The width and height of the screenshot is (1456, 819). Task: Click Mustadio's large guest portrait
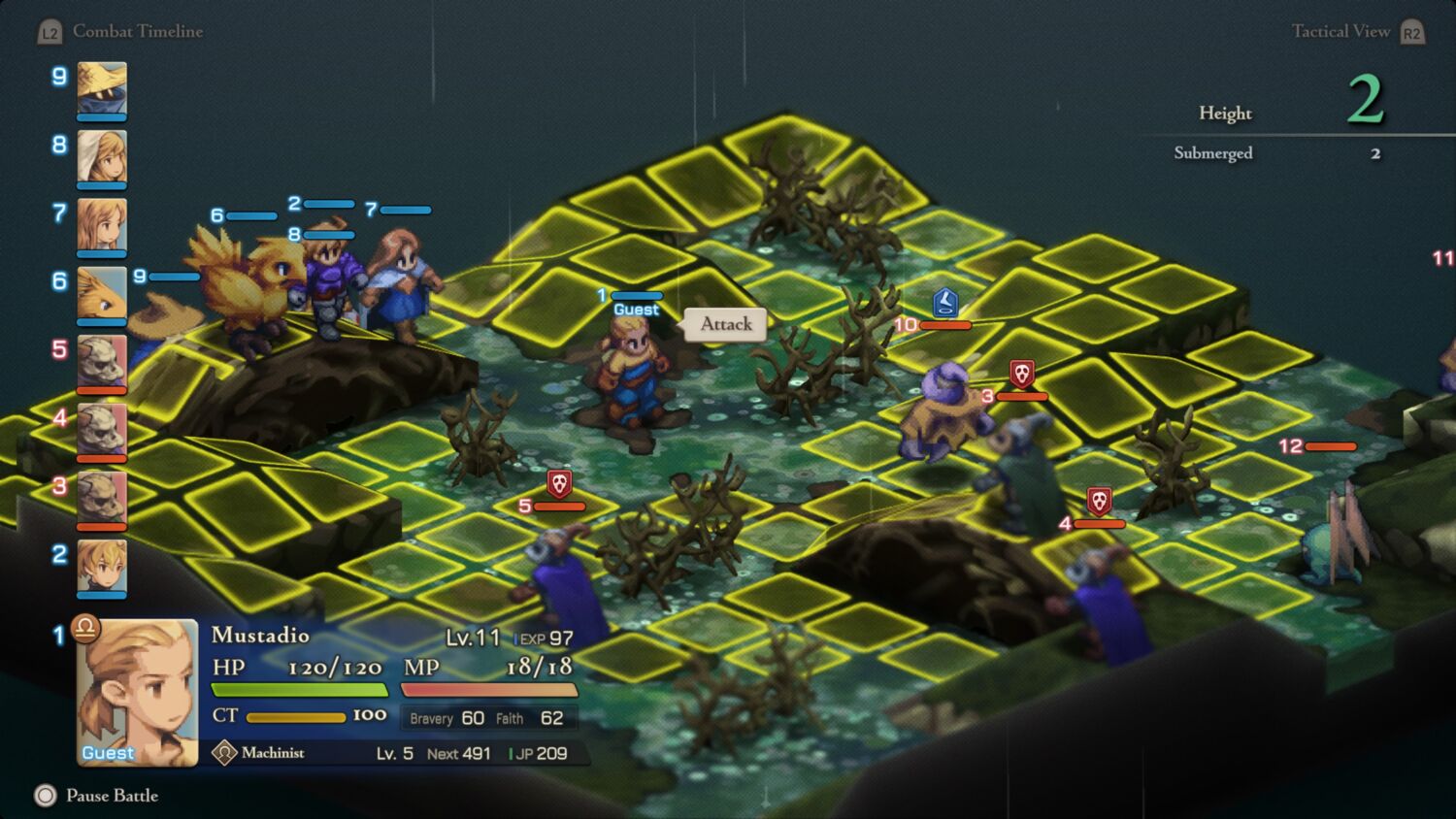[x=137, y=691]
